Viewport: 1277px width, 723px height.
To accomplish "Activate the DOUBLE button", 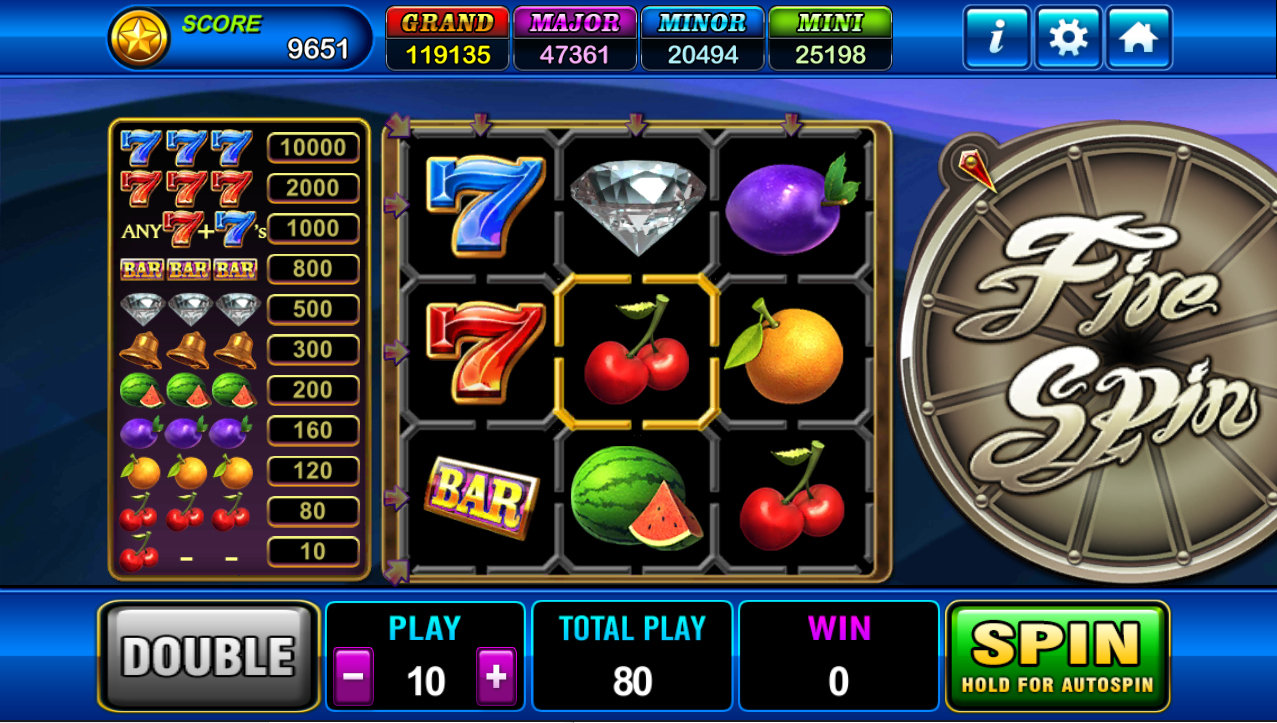I will point(208,656).
